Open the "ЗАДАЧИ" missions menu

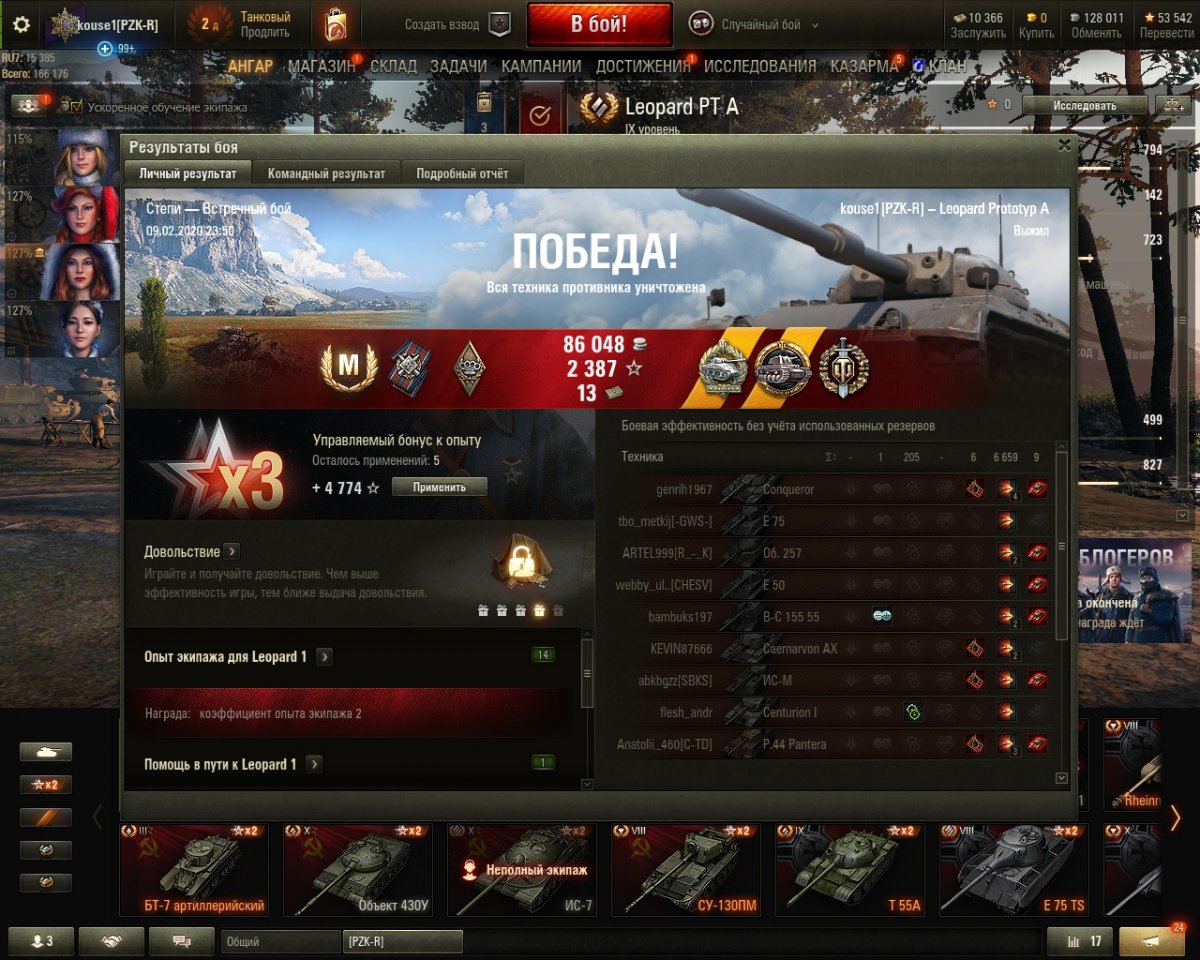[458, 67]
